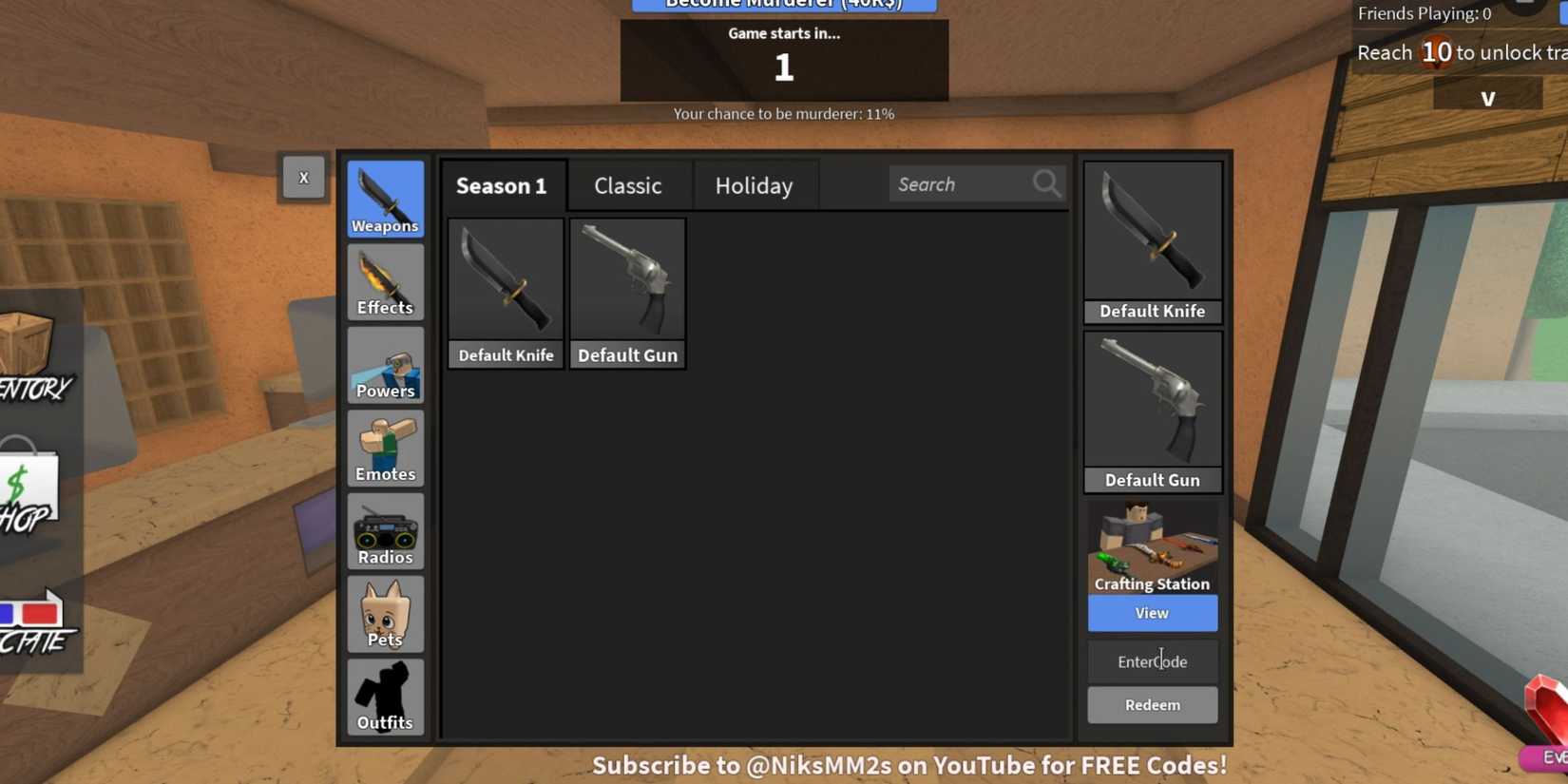Switch to the Classic tab
This screenshot has width=1568, height=784.
[628, 185]
